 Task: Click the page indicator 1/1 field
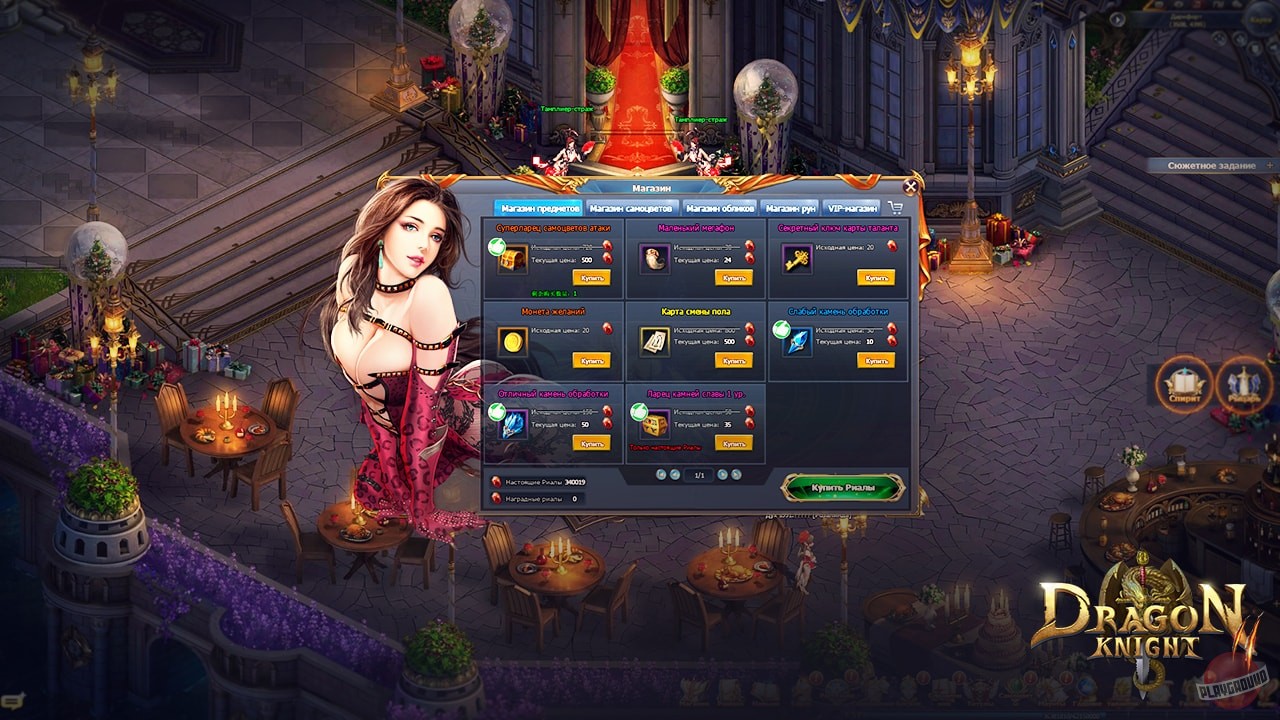[x=698, y=475]
